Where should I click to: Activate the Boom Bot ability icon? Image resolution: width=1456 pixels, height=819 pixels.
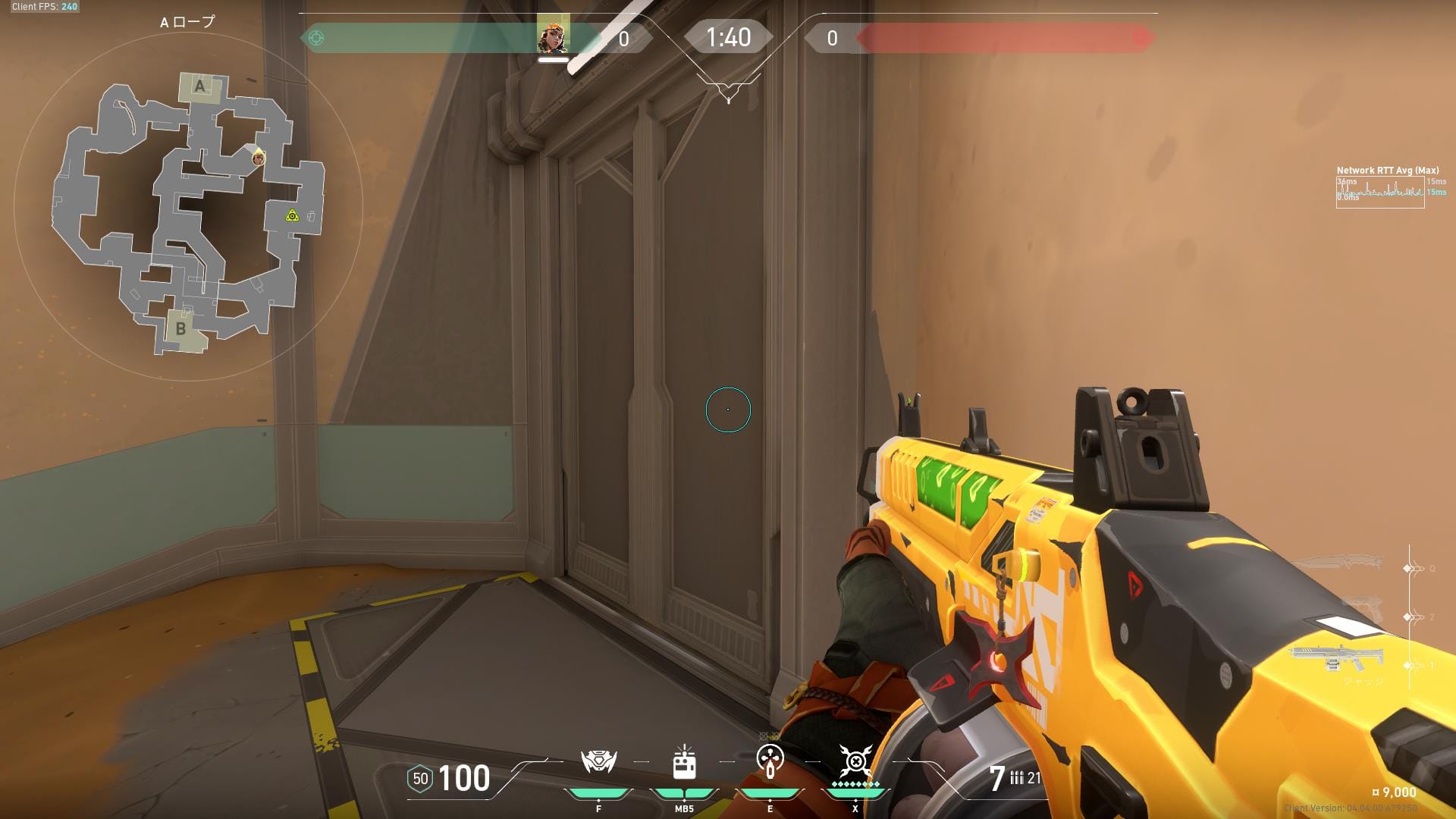[x=598, y=761]
